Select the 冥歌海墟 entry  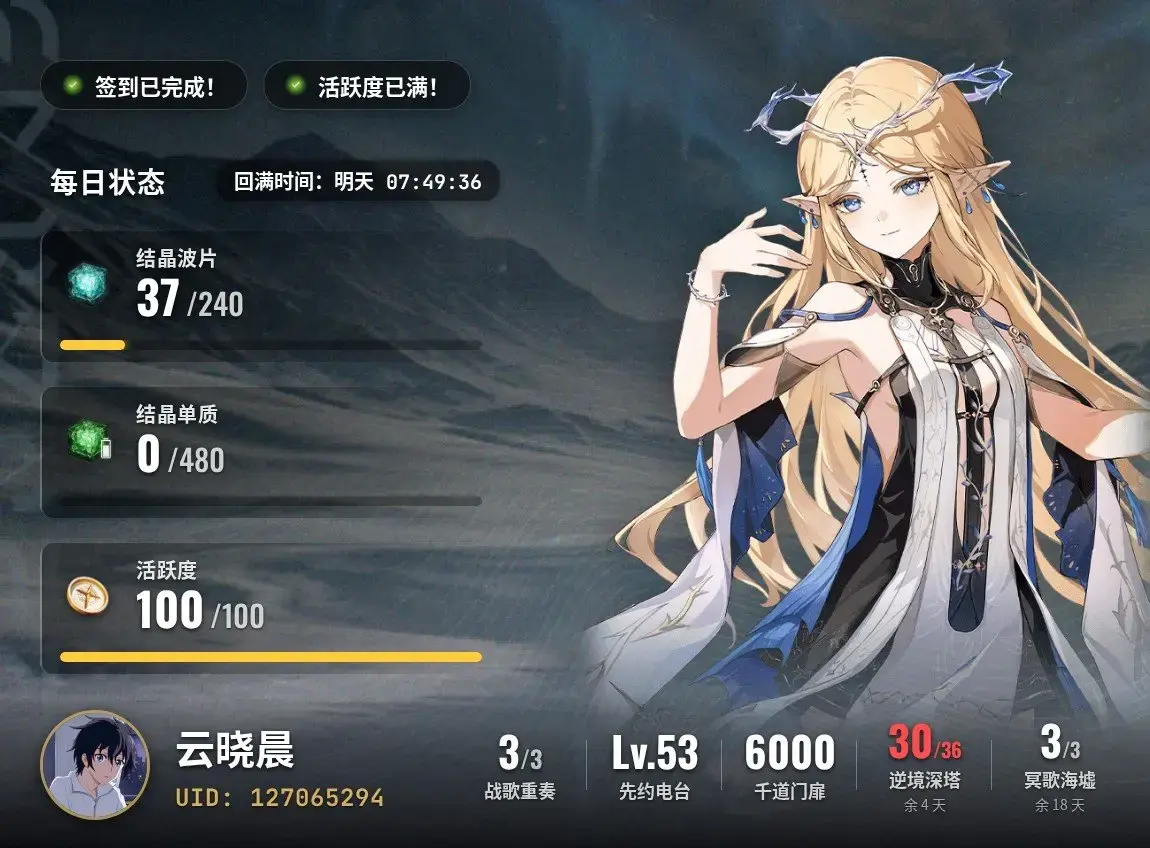(1059, 768)
